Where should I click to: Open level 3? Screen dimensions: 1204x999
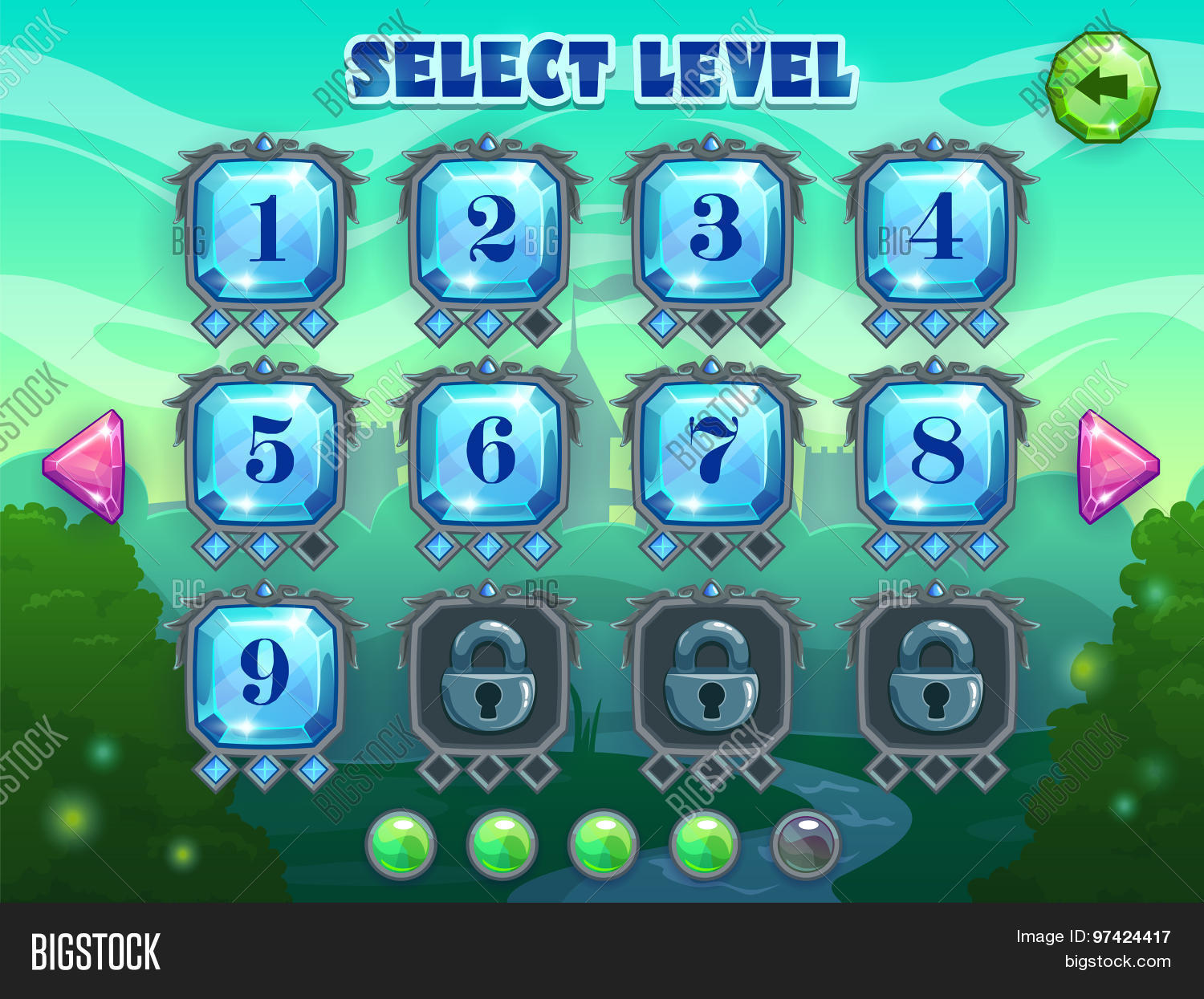(x=712, y=229)
